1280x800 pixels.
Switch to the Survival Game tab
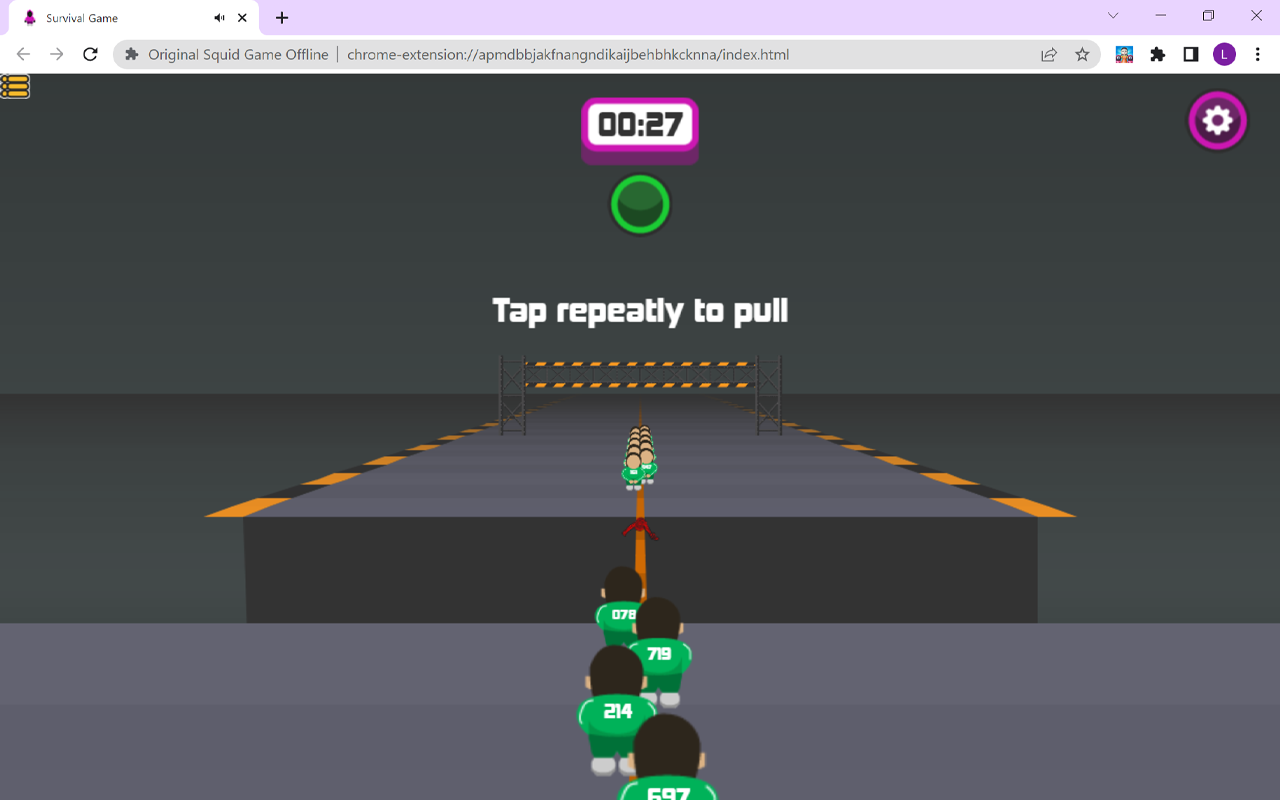coord(110,17)
